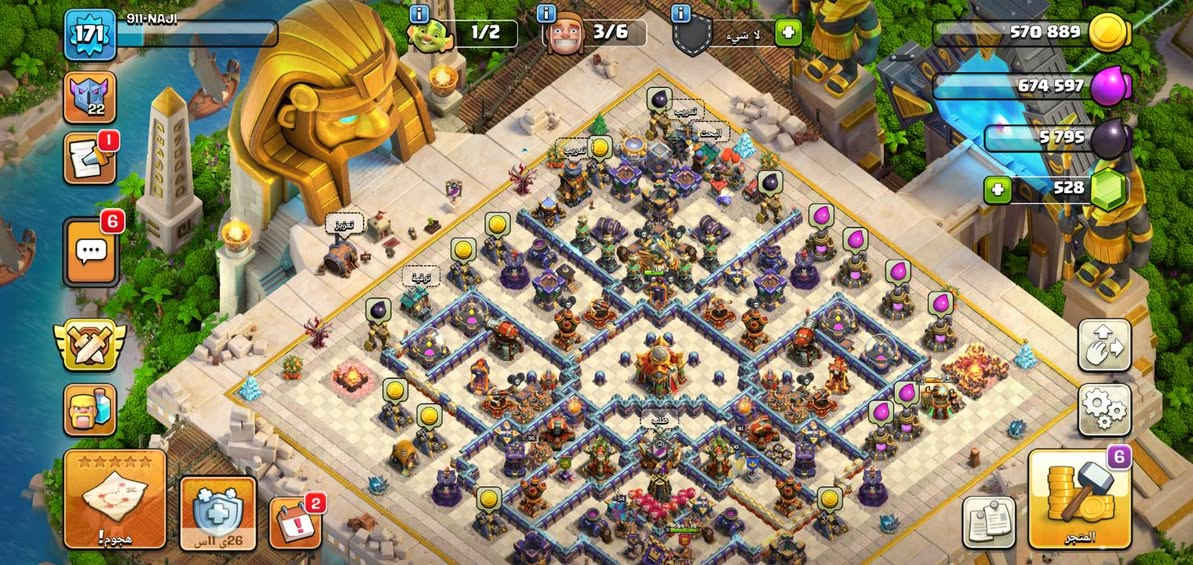Viewport: 1193px width, 565px height.
Task: Open the settings gears button
Action: tap(1104, 410)
